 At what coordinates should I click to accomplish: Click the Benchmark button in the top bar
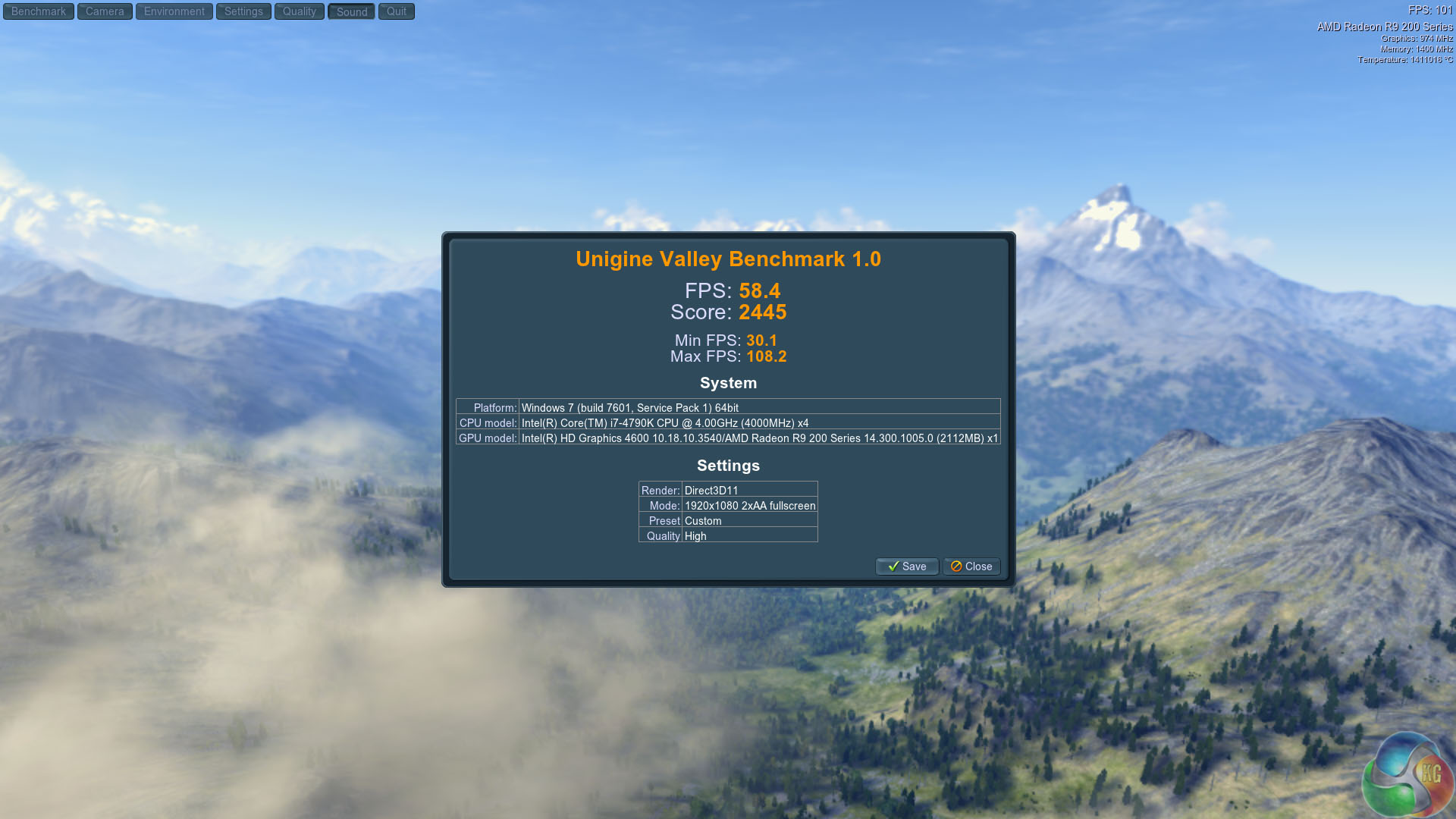pos(39,11)
